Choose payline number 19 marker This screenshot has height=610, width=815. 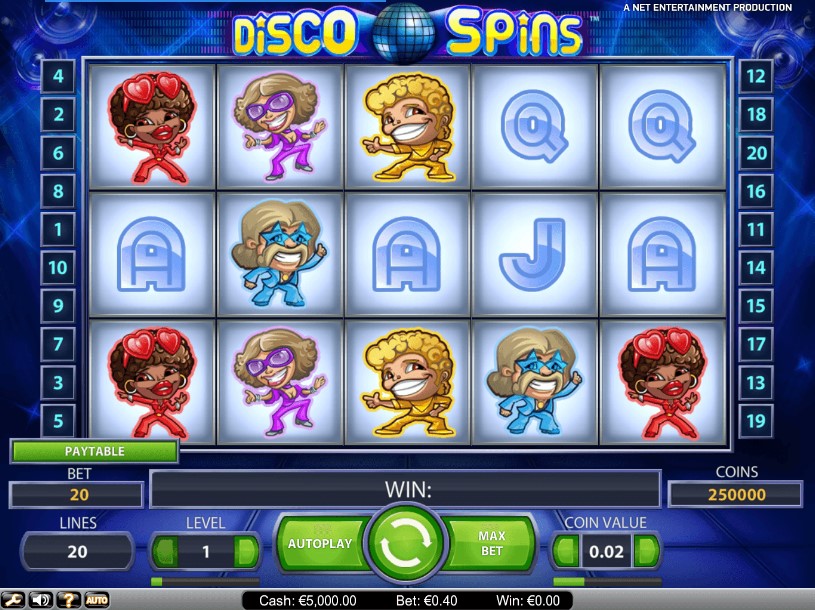pyautogui.click(x=756, y=420)
